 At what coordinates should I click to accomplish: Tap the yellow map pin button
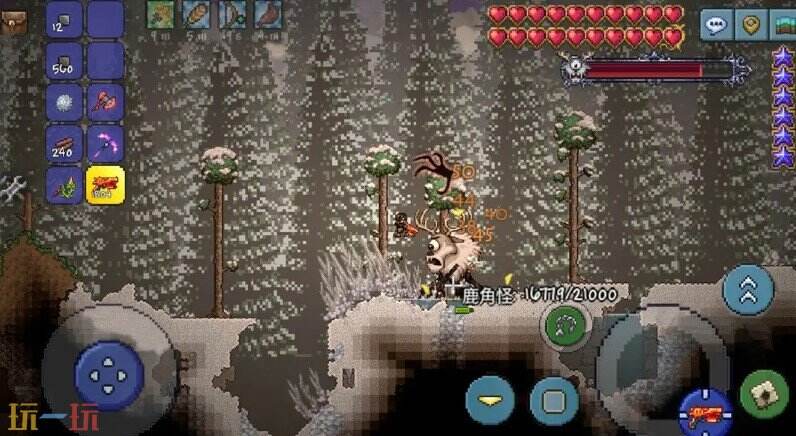tap(751, 23)
